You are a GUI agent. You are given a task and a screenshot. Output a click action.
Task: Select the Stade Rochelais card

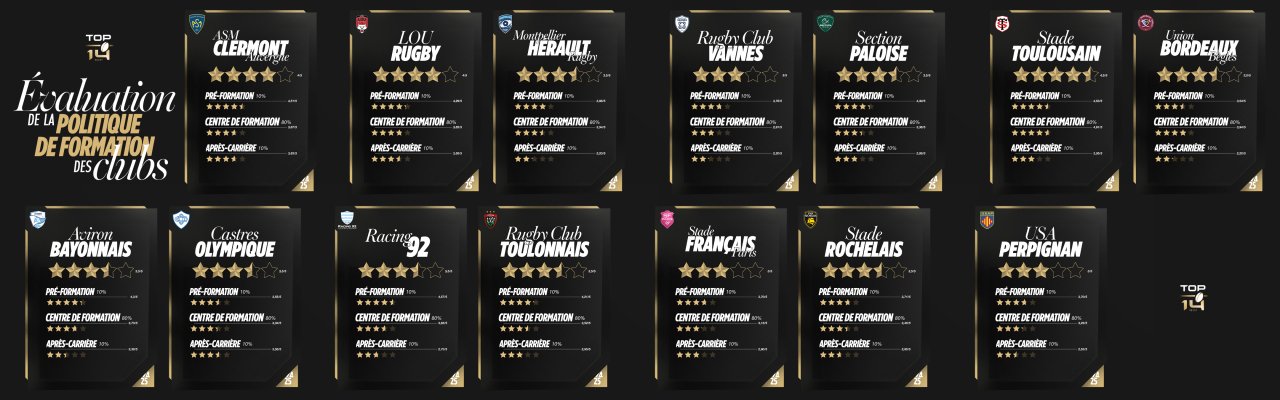[864, 296]
